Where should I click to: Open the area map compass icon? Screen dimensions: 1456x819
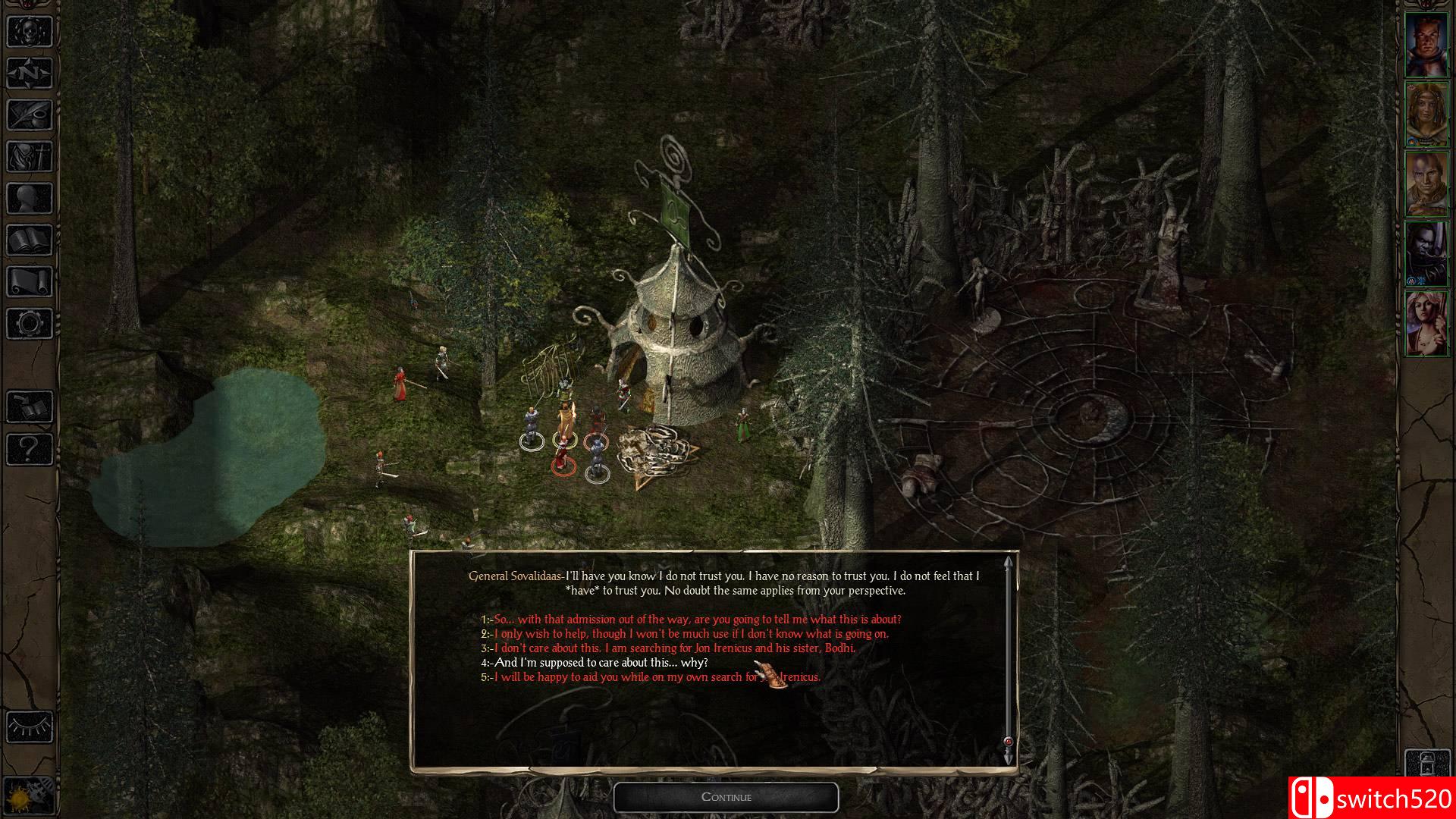pyautogui.click(x=30, y=74)
